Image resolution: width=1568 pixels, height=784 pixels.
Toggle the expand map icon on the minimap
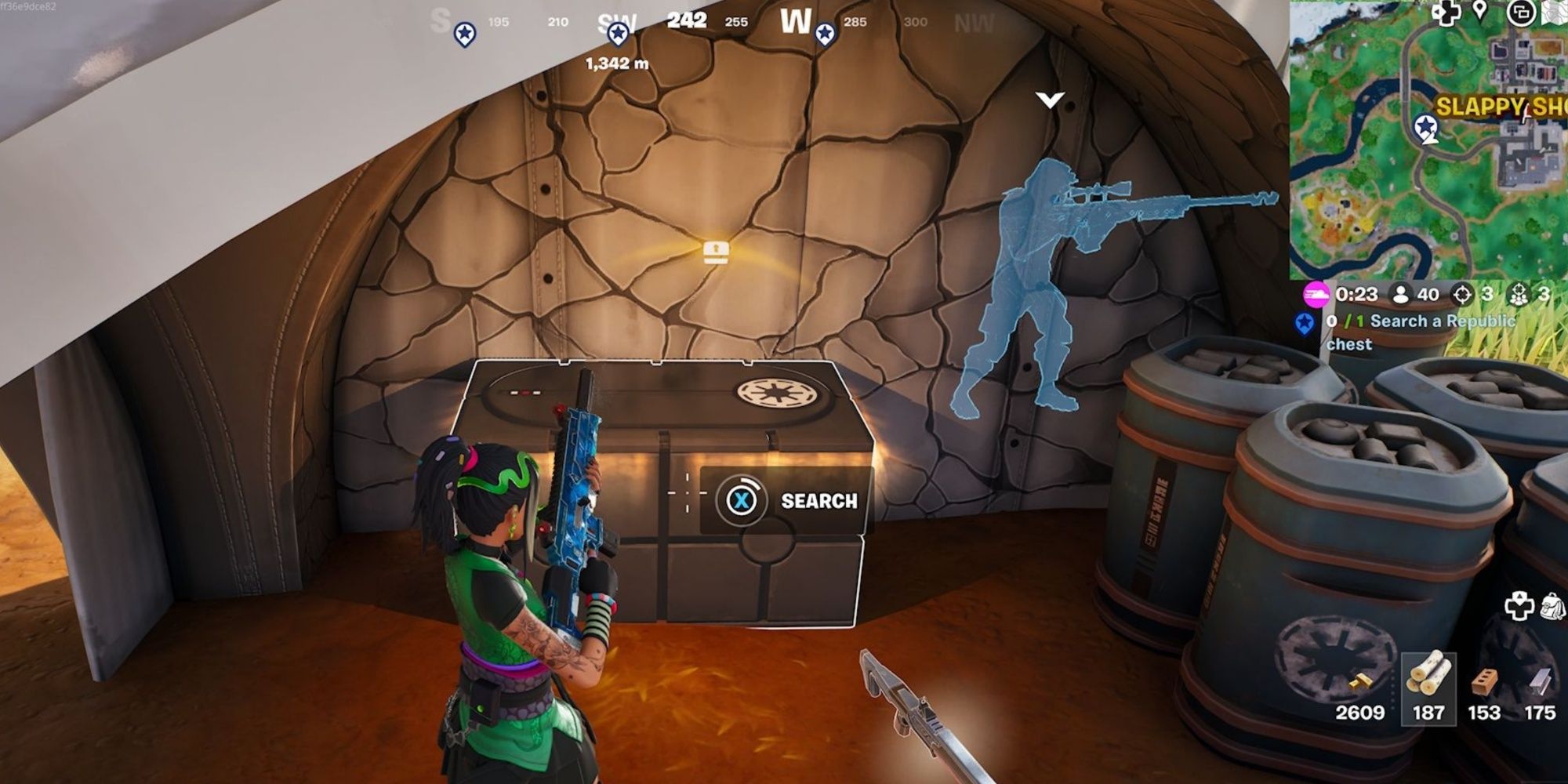(x=1521, y=13)
